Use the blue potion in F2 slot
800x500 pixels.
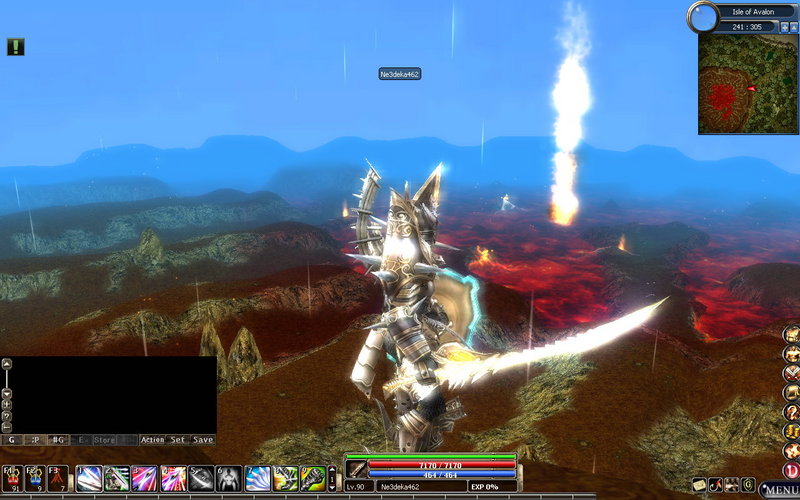click(35, 478)
